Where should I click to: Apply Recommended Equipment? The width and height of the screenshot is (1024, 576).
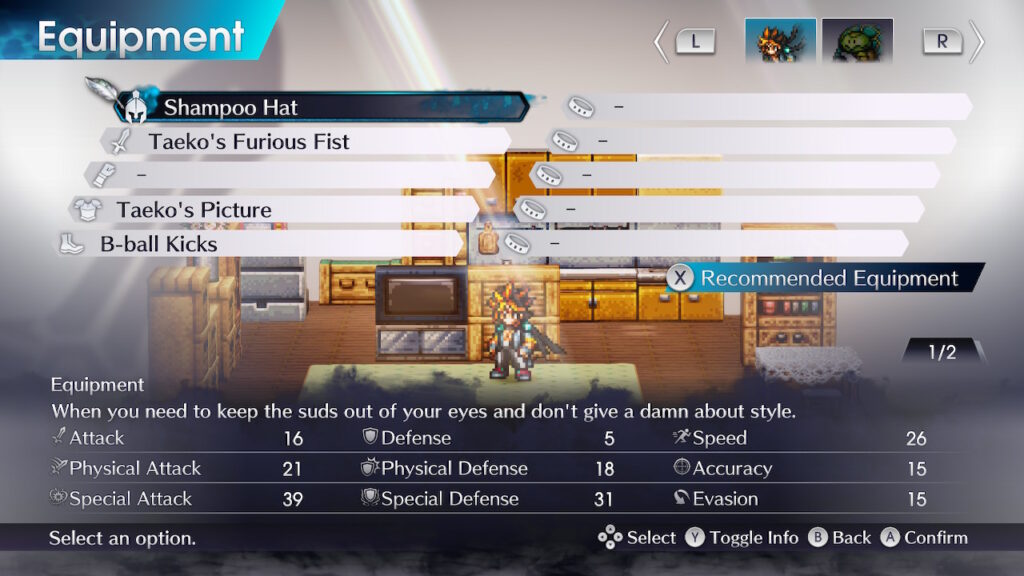pos(826,279)
